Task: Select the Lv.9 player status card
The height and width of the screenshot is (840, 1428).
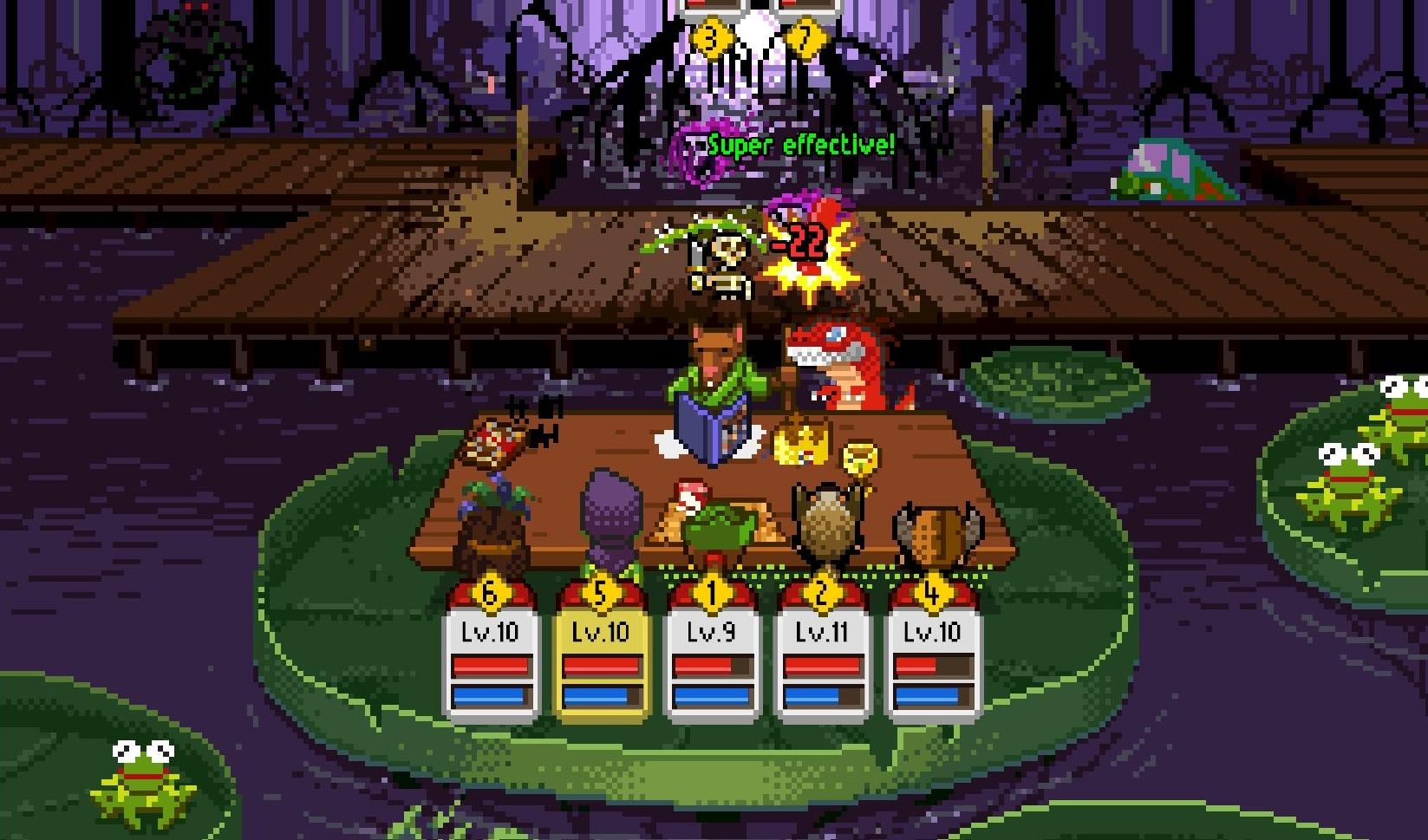Action: tap(711, 656)
